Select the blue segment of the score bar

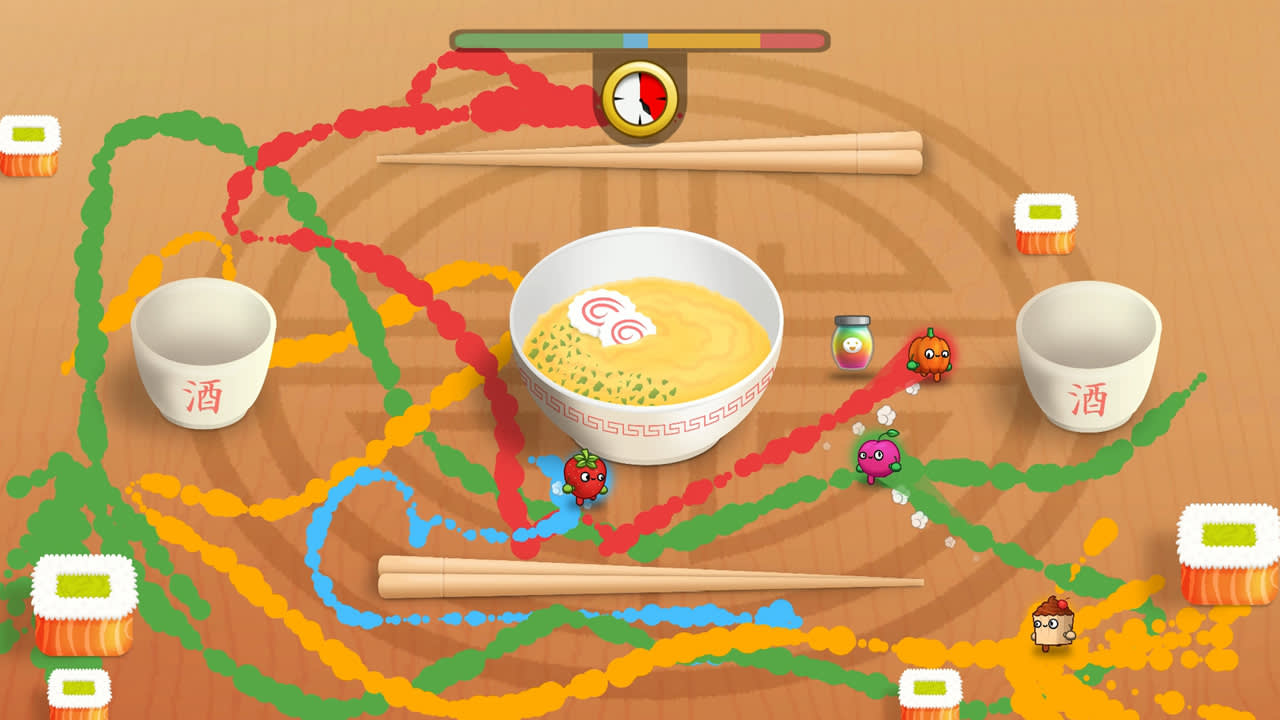(634, 39)
